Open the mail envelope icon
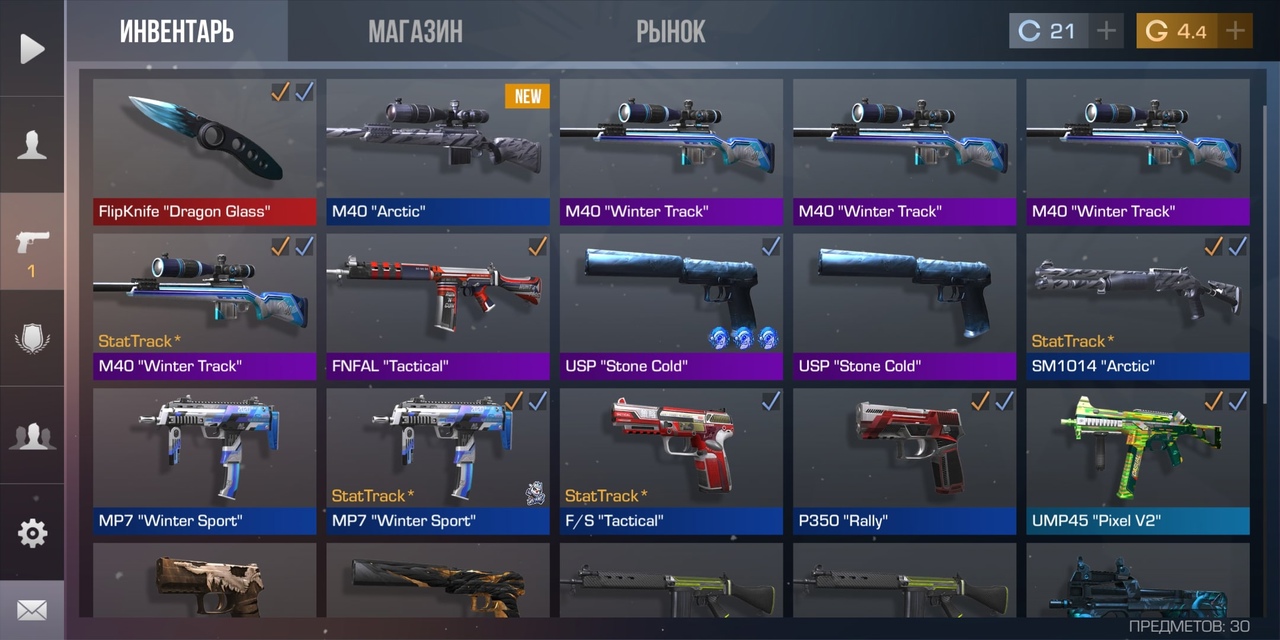This screenshot has width=1280, height=640. pyautogui.click(x=32, y=609)
